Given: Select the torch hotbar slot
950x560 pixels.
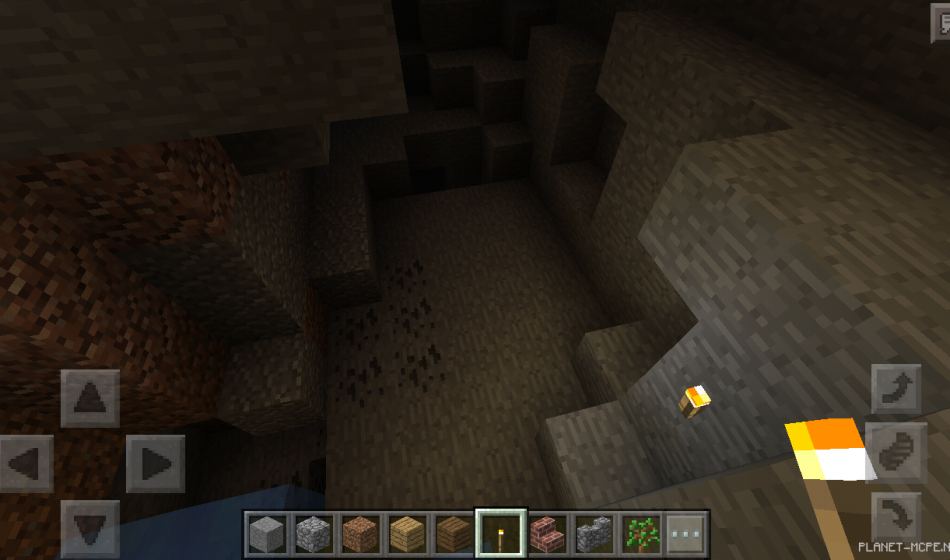Looking at the screenshot, I should (500, 533).
